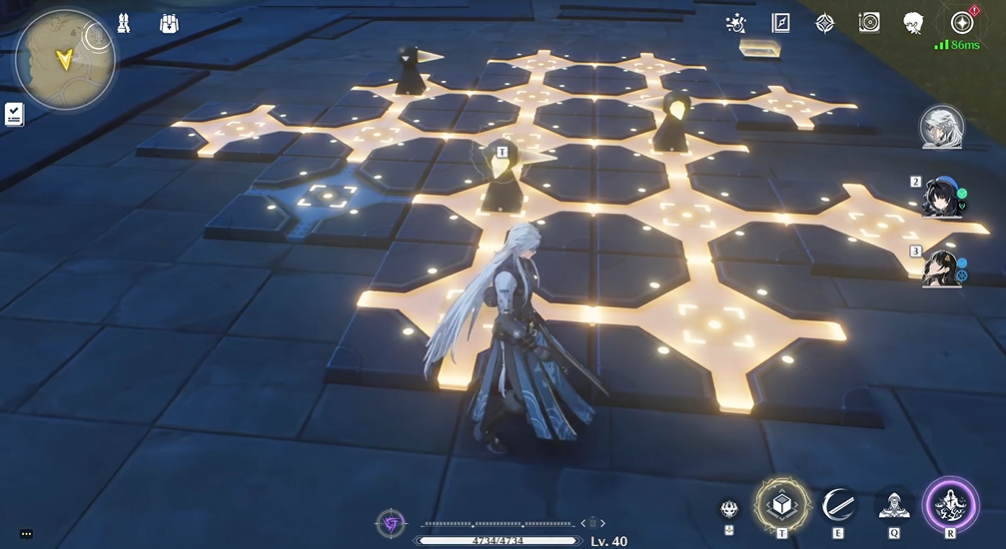This screenshot has width=1006, height=549.
Task: Open the running figure events icon
Action: pyautogui.click(x=736, y=22)
